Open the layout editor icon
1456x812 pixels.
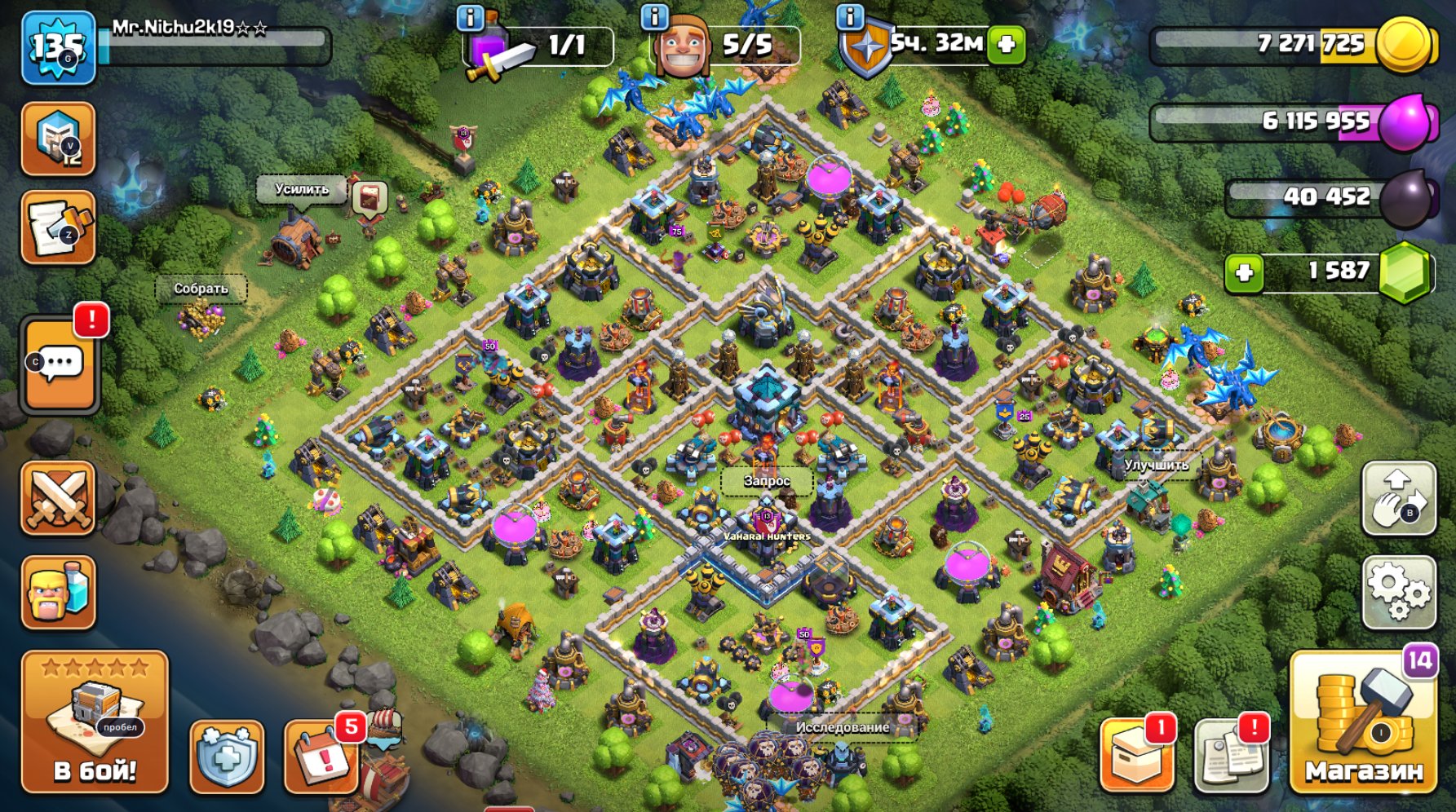pyautogui.click(x=59, y=137)
